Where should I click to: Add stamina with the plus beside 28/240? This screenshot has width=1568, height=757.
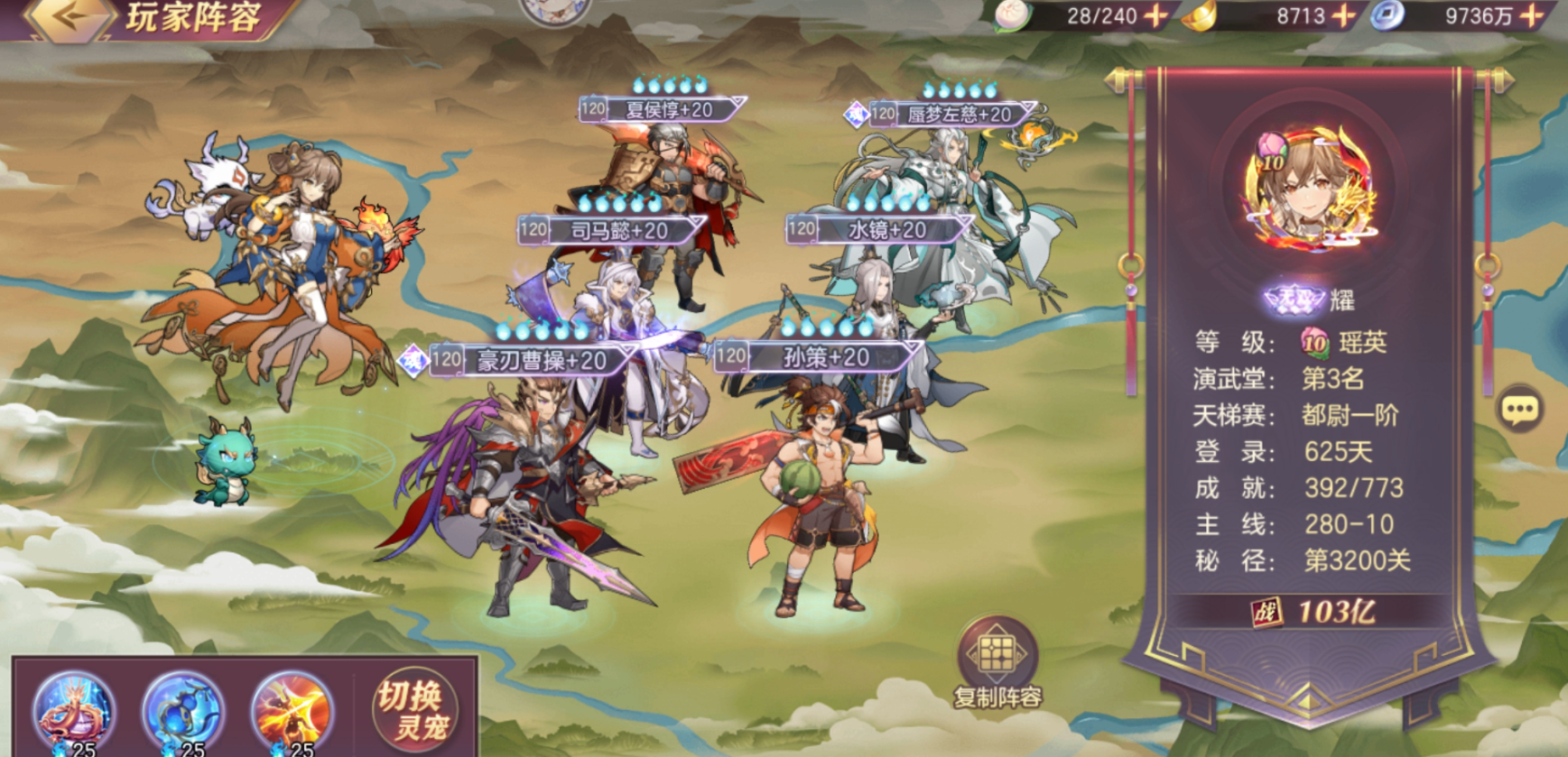click(x=1155, y=15)
